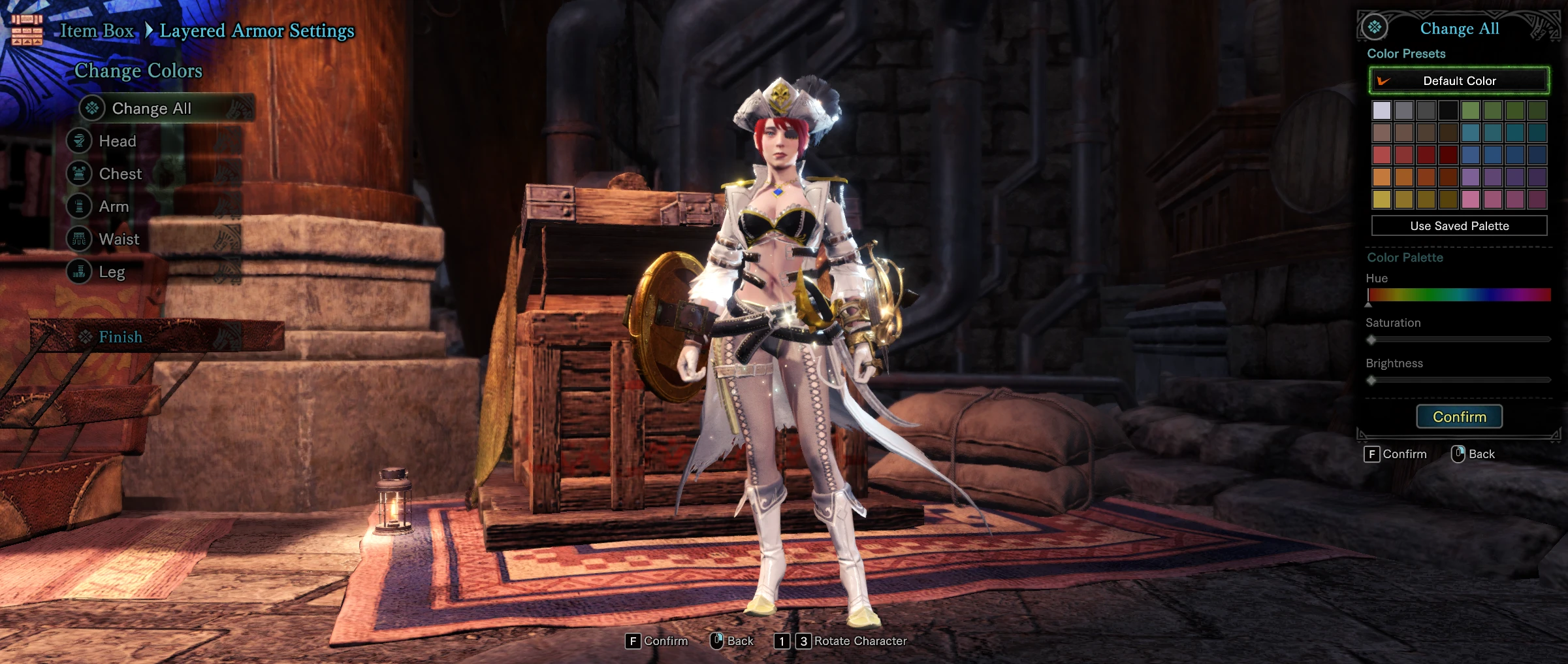The width and height of the screenshot is (1568, 664).
Task: Pick the bright orange preset swatch
Action: [1381, 176]
